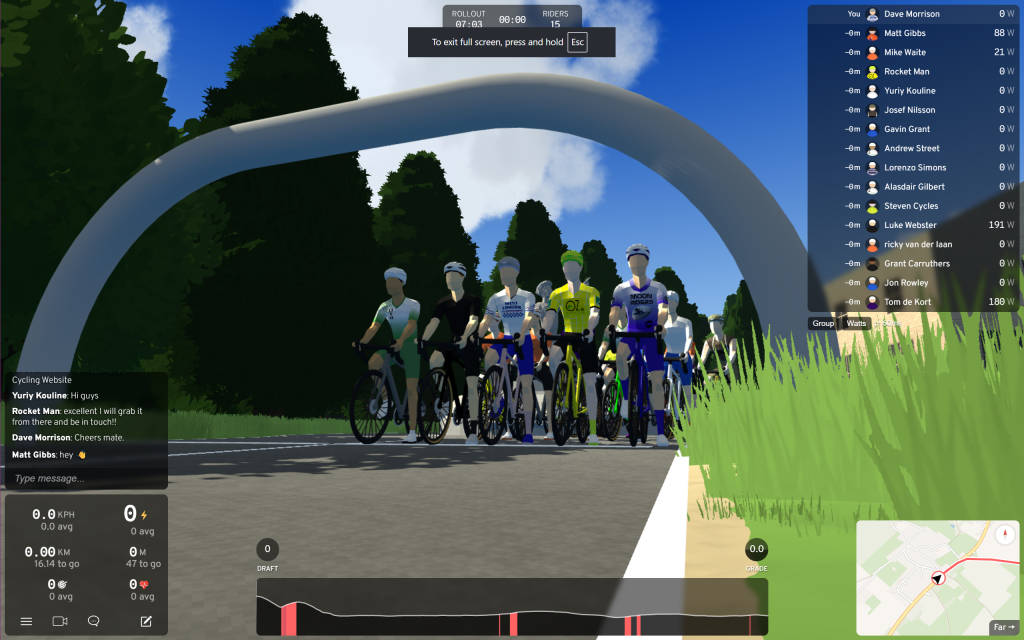Screen dimensions: 1024x640
Task: Open the edit pencil icon
Action: (146, 621)
